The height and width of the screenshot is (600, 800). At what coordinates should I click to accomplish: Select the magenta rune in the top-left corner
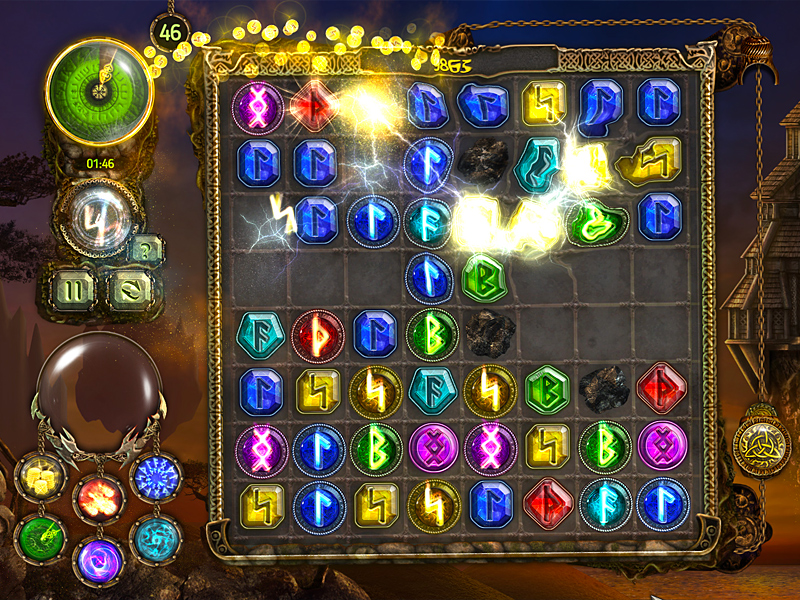point(258,105)
